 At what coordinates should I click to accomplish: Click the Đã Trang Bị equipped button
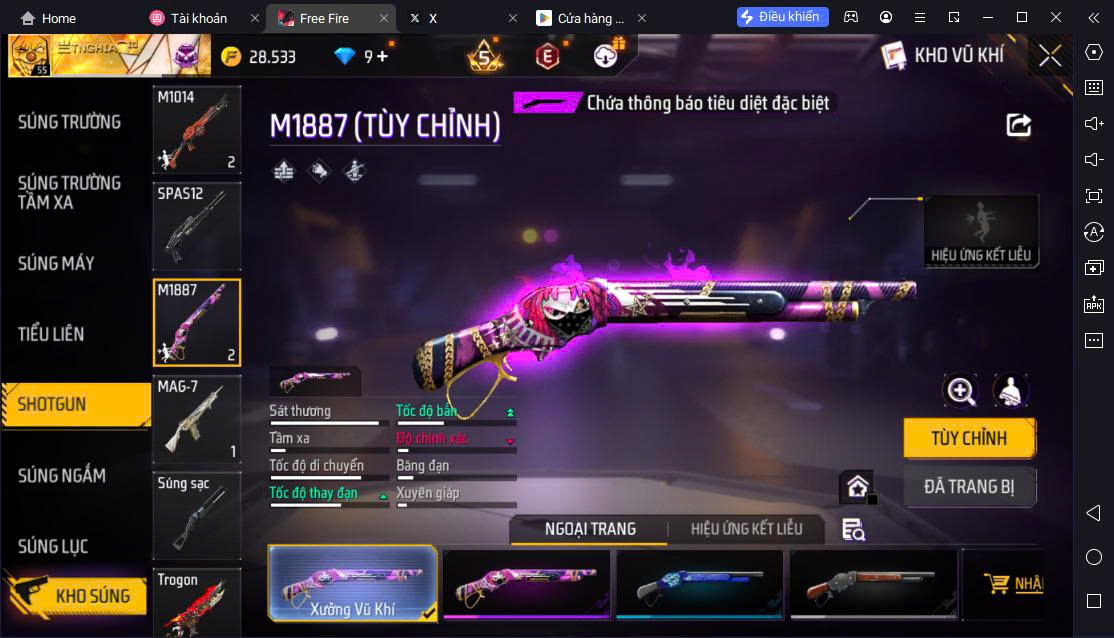tap(968, 487)
